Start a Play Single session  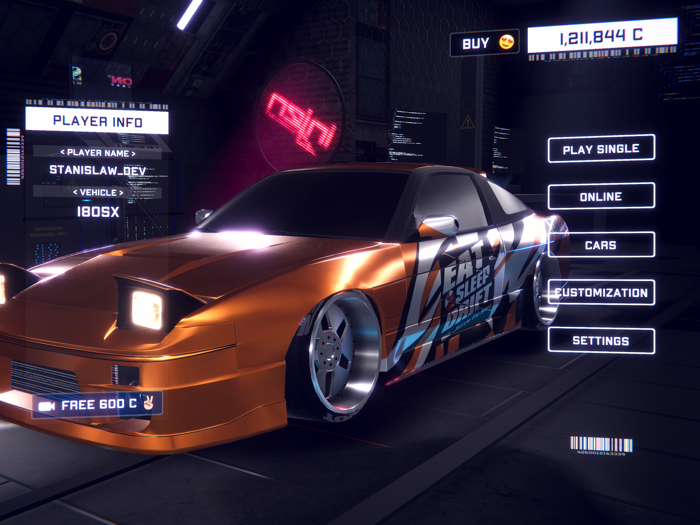601,149
